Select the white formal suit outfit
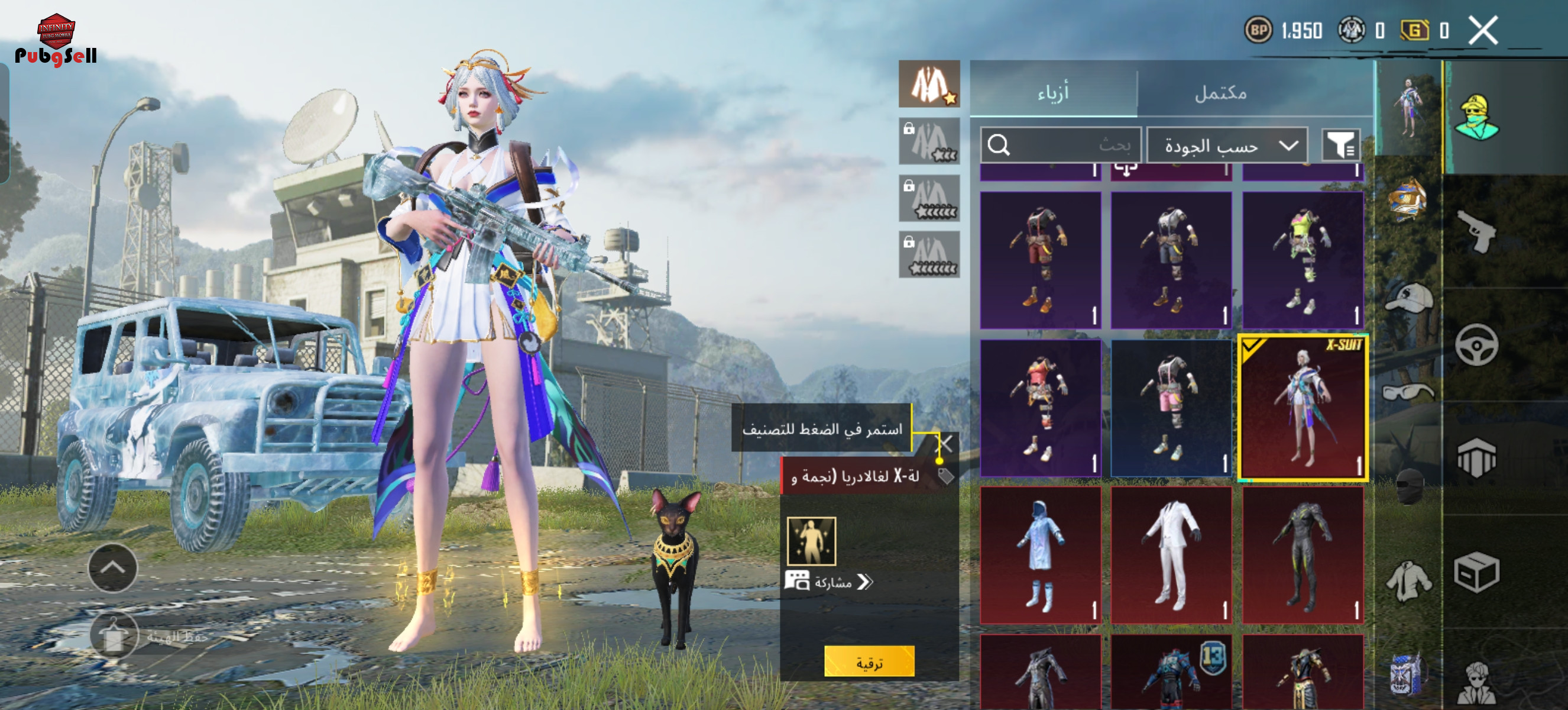 1172,556
